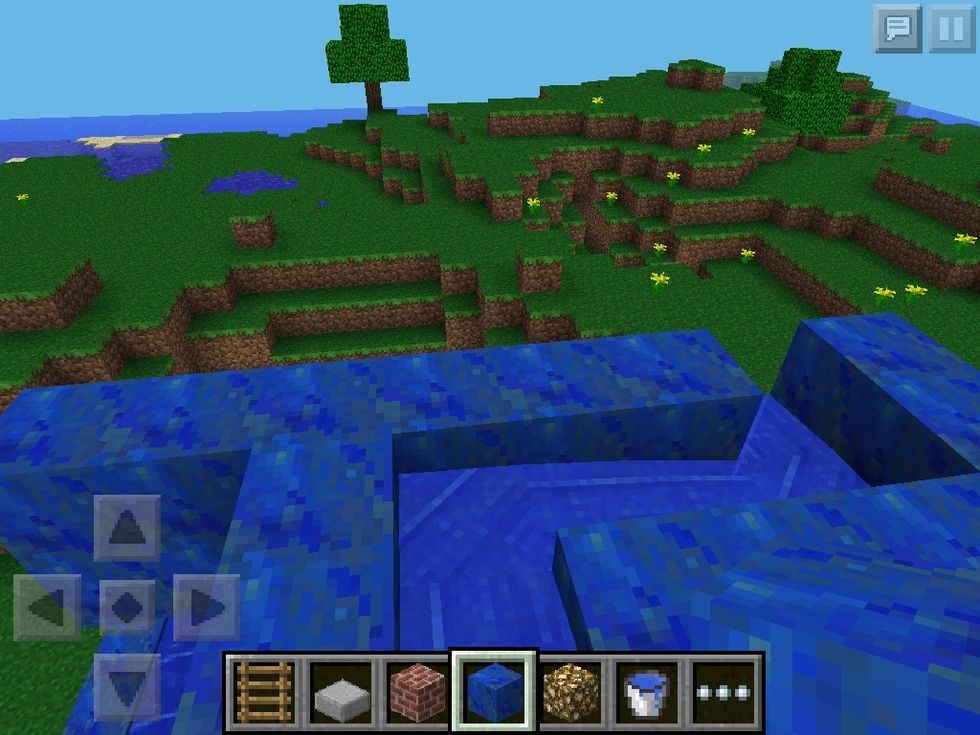The height and width of the screenshot is (735, 980).
Task: Tap the right arrow movement button
Action: (x=207, y=607)
